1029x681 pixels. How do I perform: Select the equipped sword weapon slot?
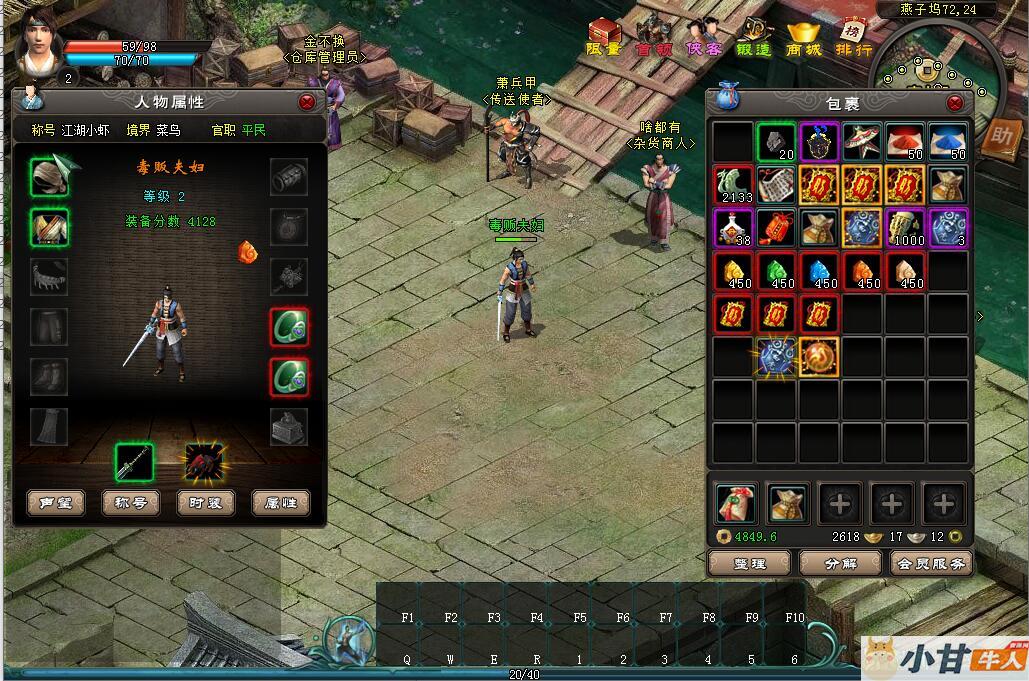click(134, 462)
